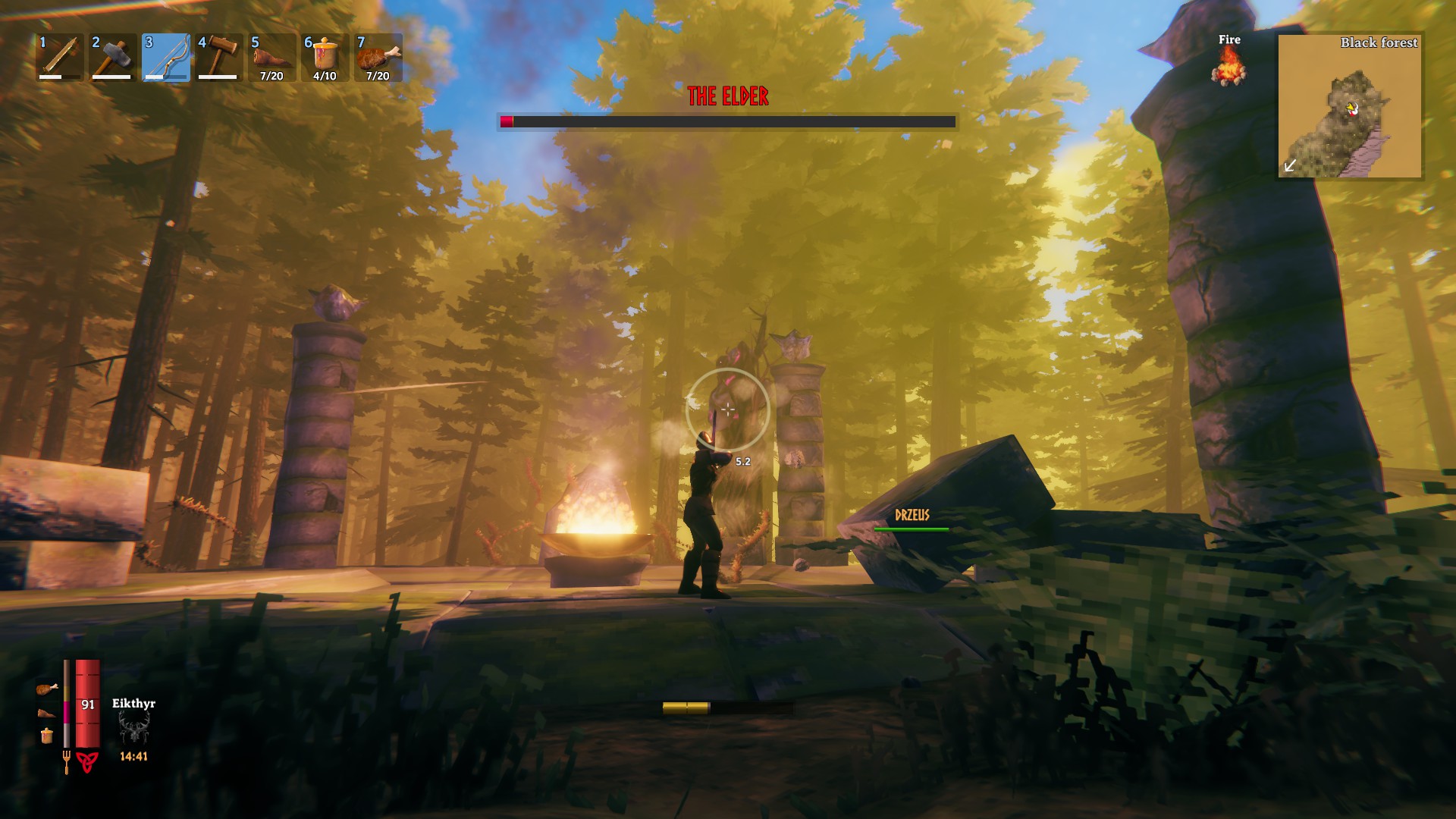The height and width of the screenshot is (819, 1456).
Task: Open the Black forest minimap
Action: (x=1350, y=105)
